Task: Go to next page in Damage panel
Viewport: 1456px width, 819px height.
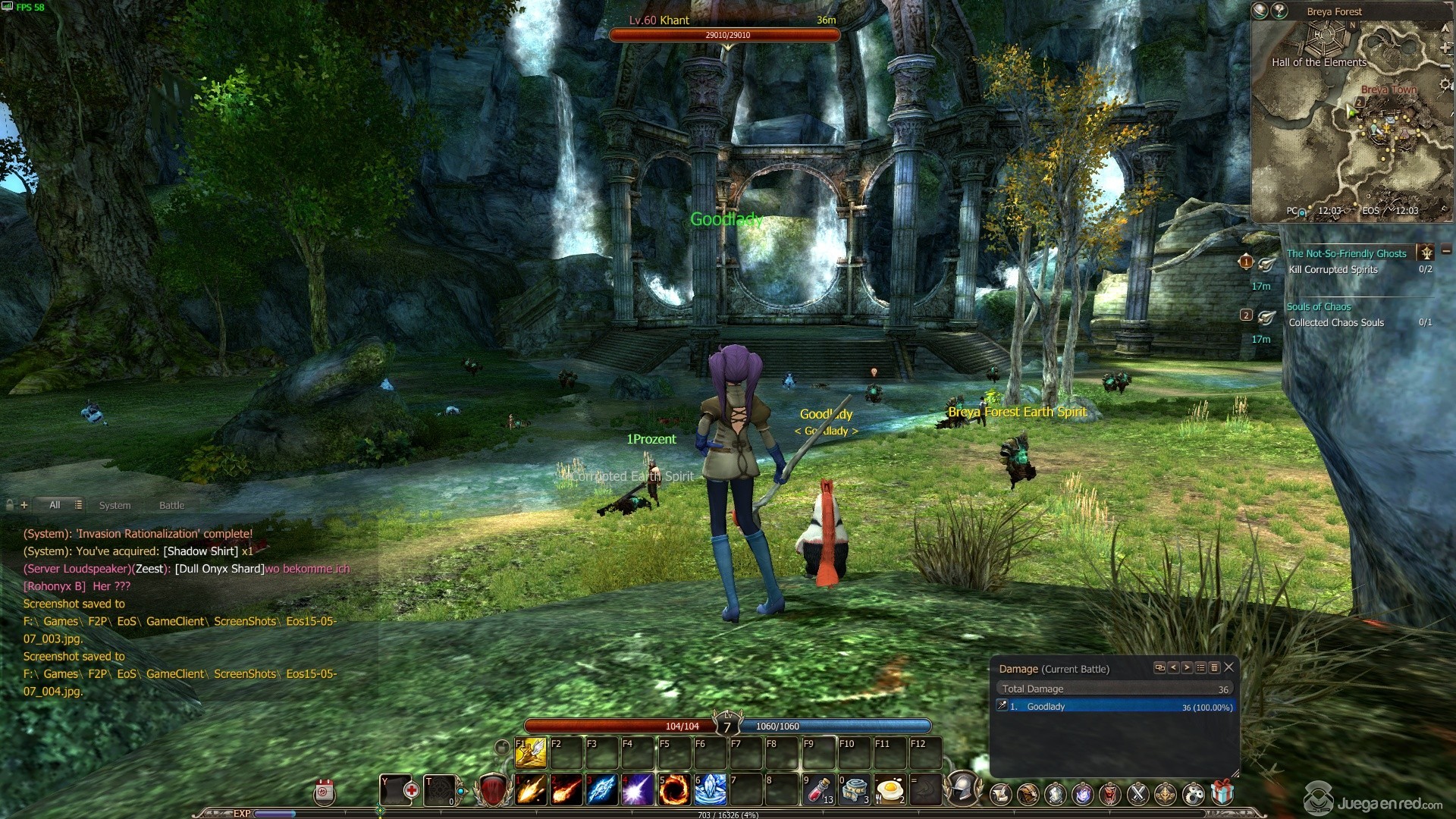Action: click(x=1187, y=669)
